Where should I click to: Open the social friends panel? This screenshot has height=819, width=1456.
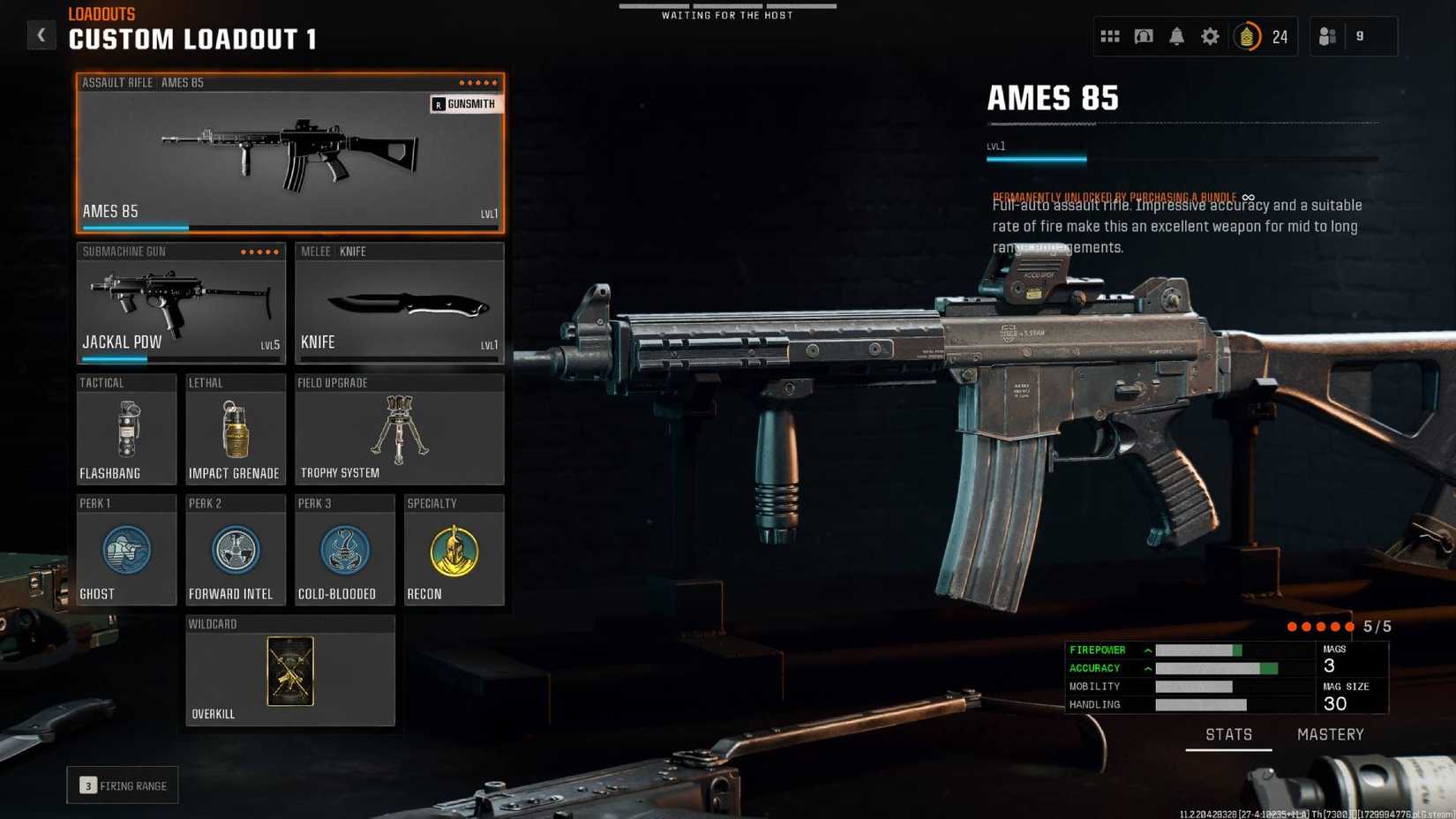(x=1328, y=36)
